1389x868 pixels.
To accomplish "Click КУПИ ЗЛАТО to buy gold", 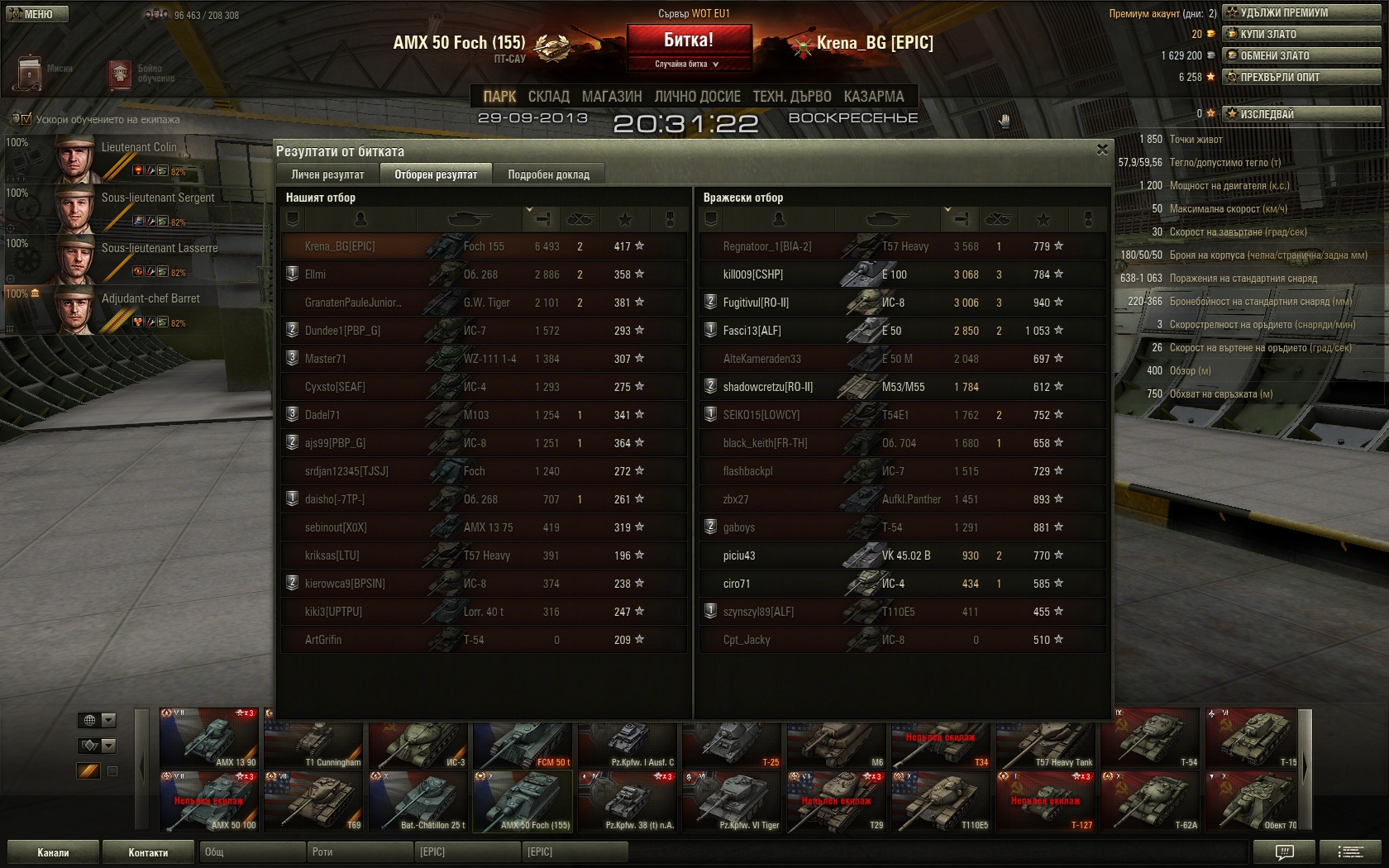I will coord(1301,34).
